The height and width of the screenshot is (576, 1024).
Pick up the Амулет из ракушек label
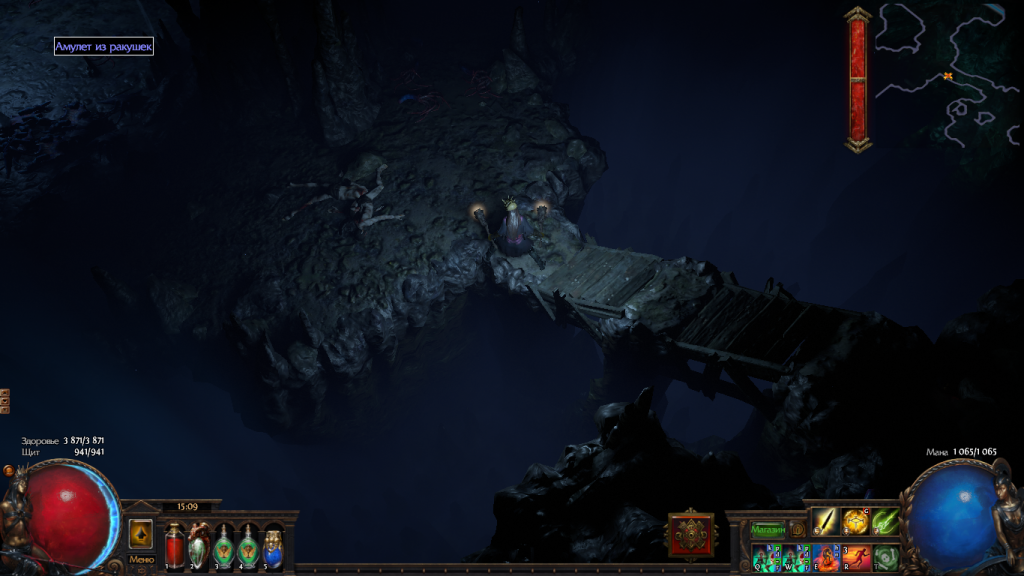pyautogui.click(x=104, y=46)
